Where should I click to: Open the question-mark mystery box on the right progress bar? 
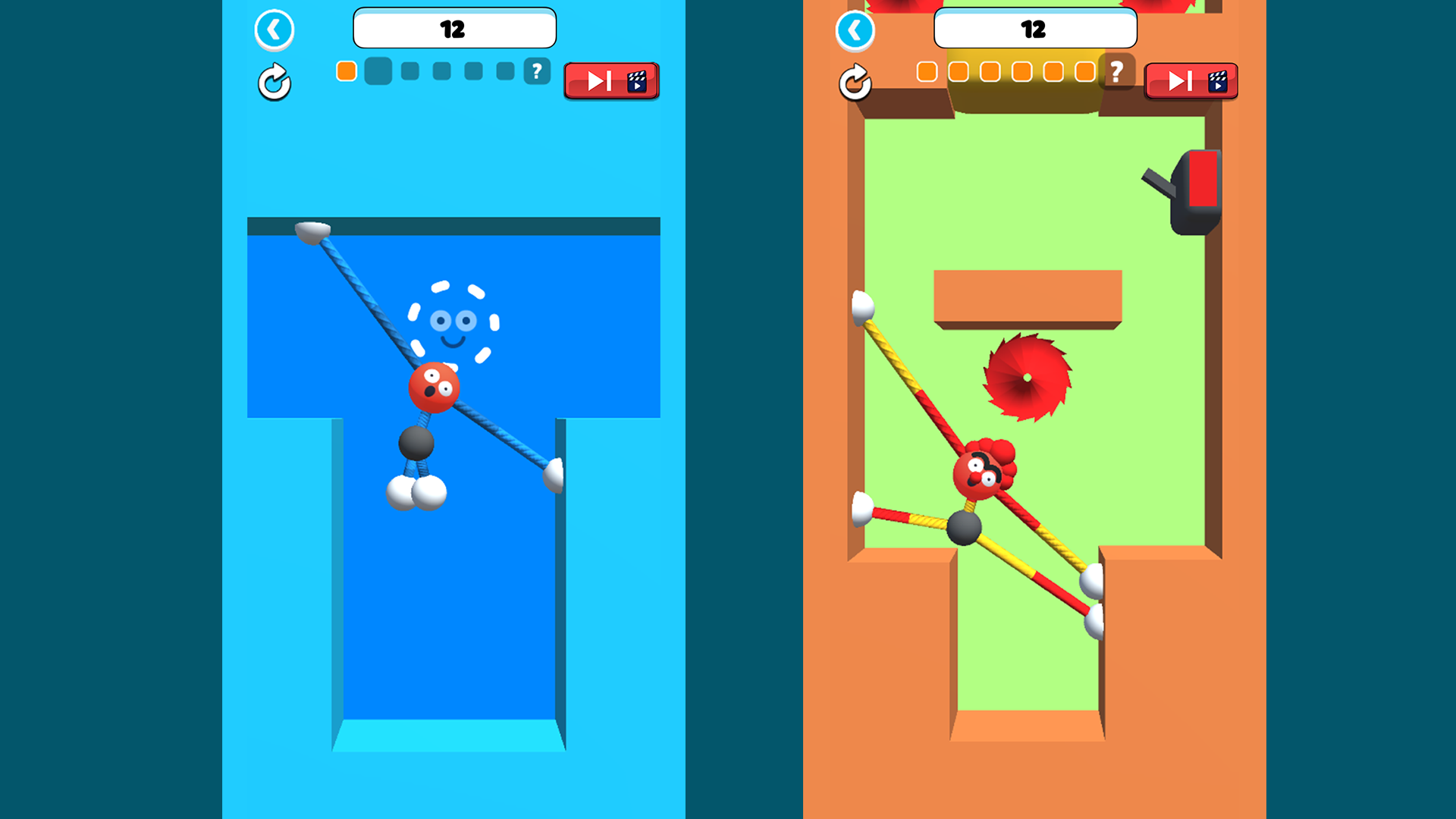pyautogui.click(x=1115, y=73)
